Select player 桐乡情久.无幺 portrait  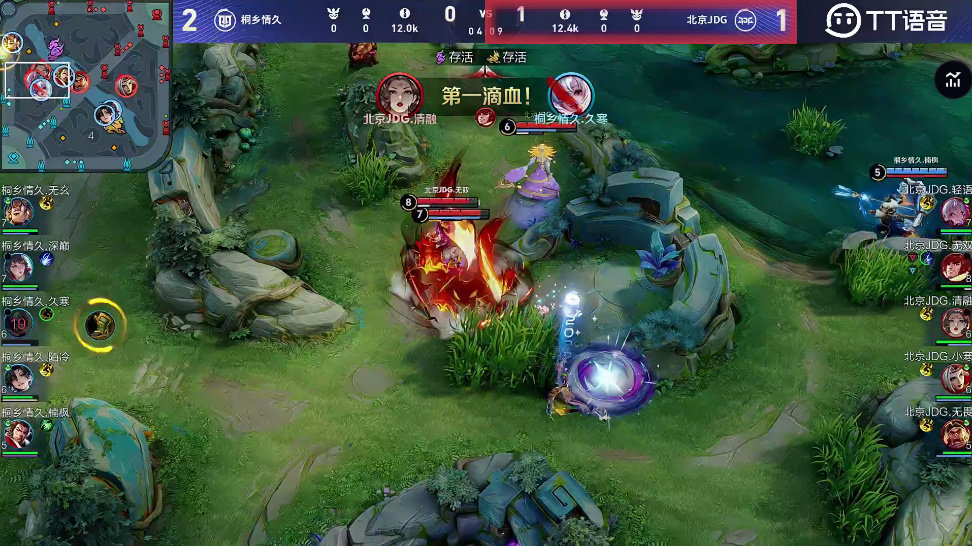point(19,212)
